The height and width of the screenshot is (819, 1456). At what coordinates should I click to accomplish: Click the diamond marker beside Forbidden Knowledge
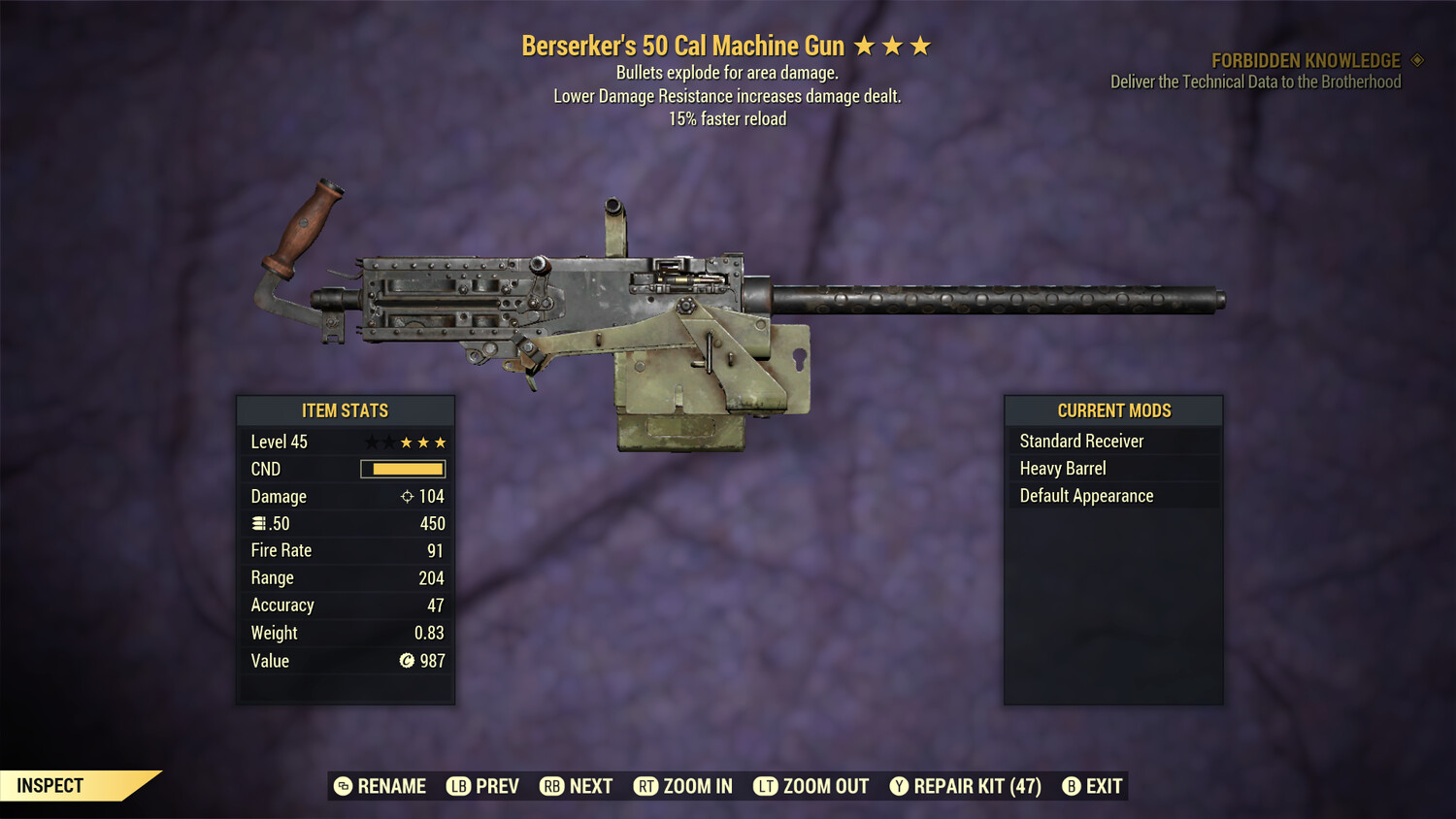(x=1415, y=60)
